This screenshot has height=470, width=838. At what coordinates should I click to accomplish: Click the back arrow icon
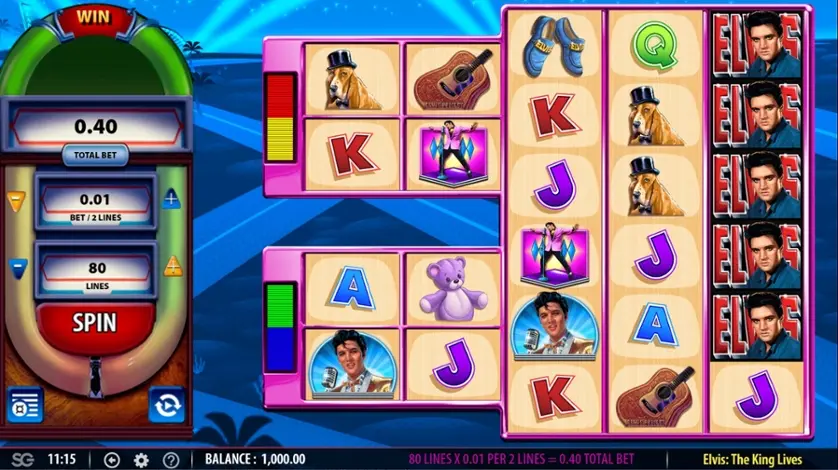tap(112, 460)
